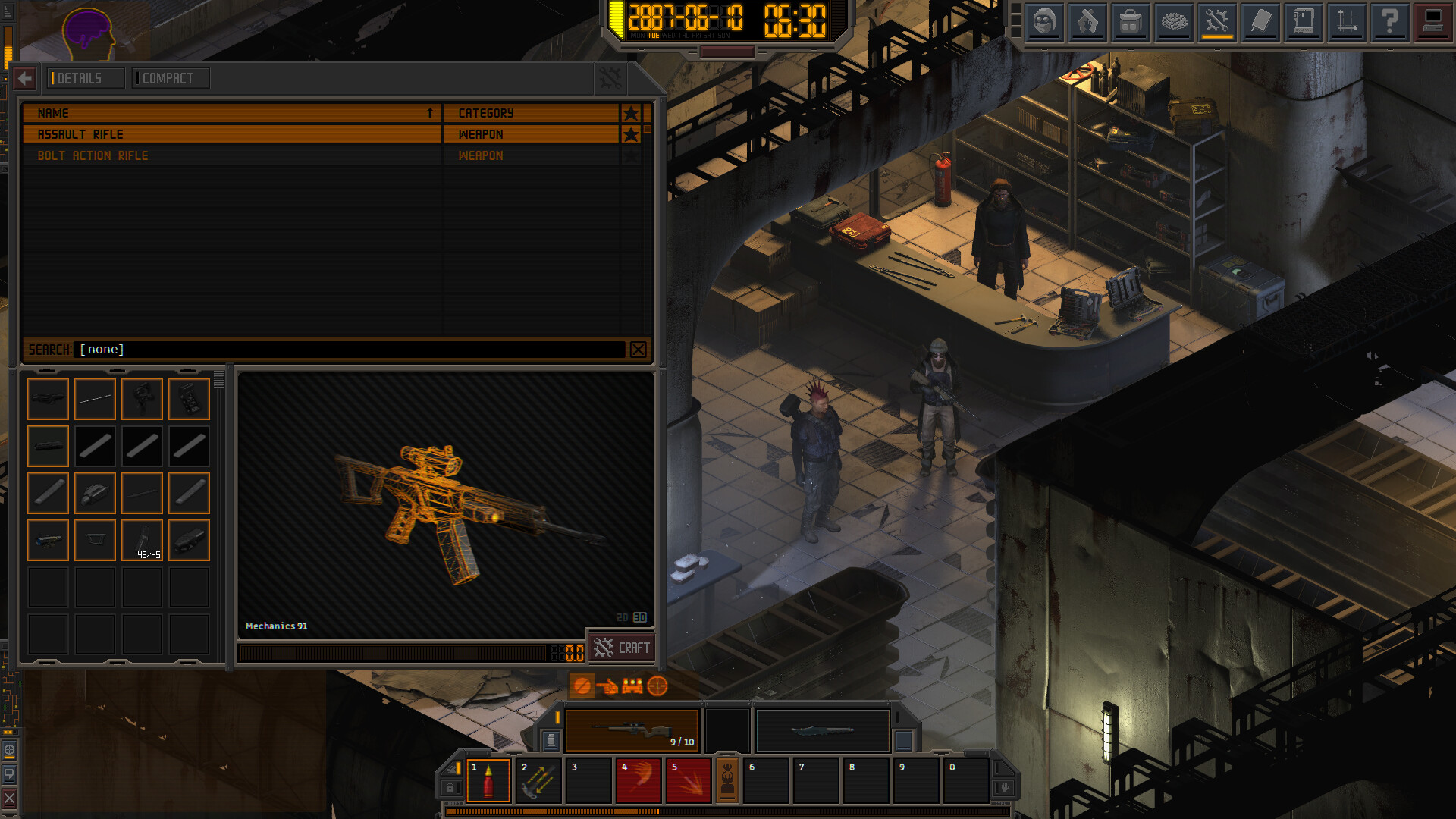Go back with the arrow button
Viewport: 1456px width, 819px height.
24,78
